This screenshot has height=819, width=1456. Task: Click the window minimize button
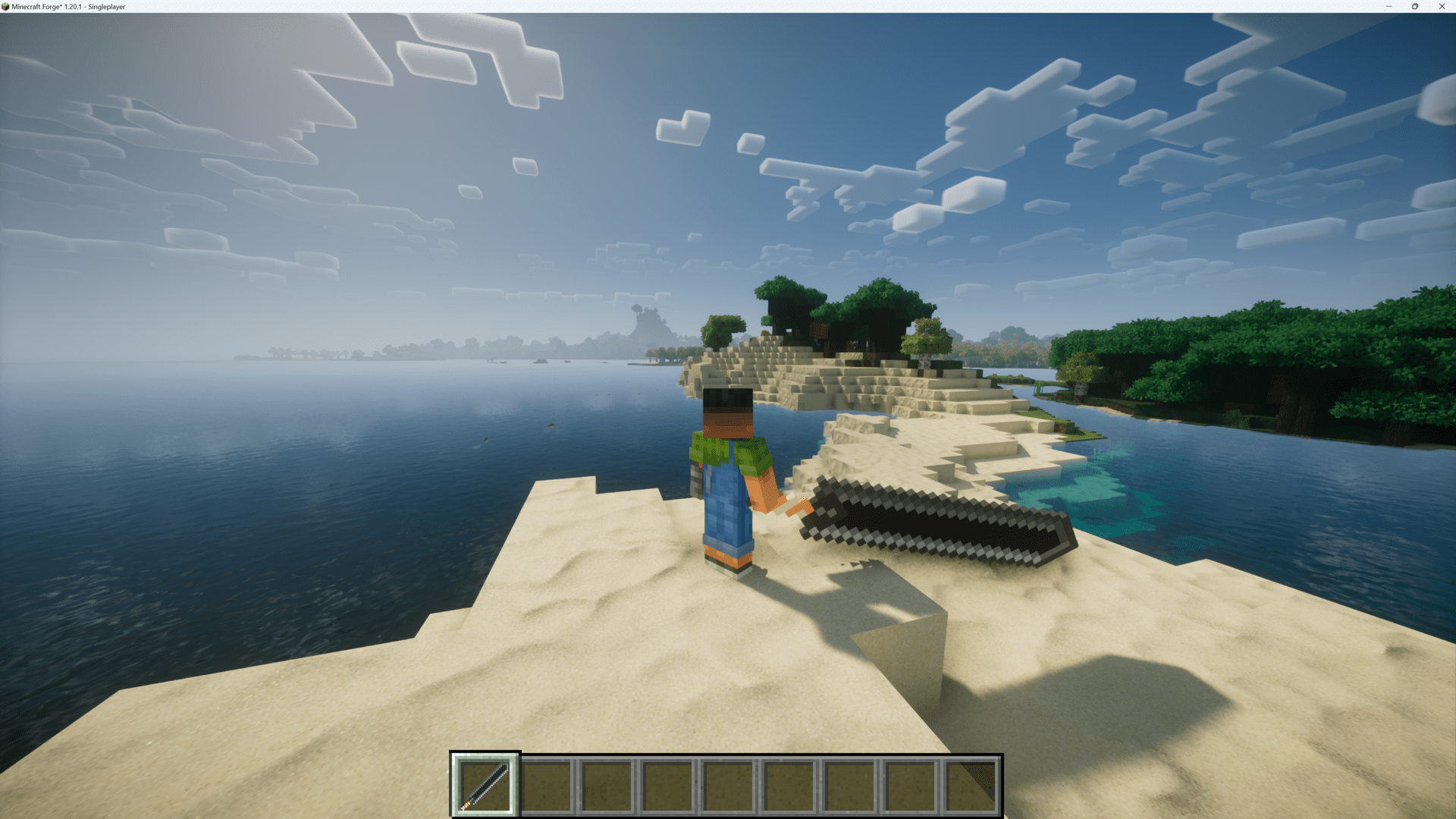coord(1389,7)
